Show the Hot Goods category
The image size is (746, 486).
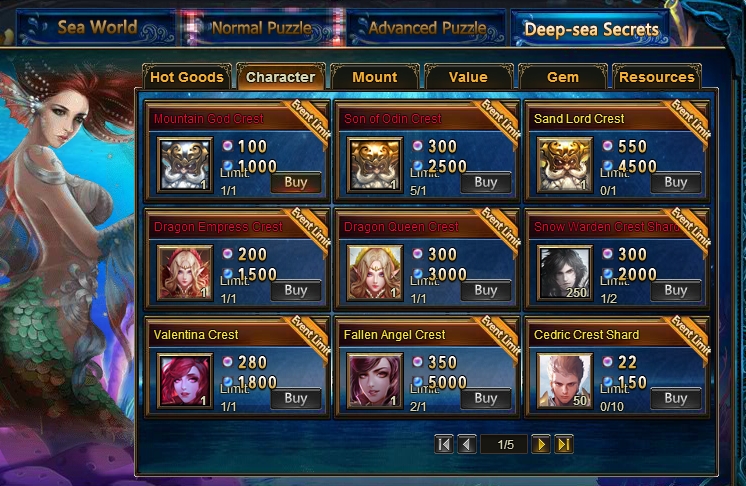click(x=185, y=77)
